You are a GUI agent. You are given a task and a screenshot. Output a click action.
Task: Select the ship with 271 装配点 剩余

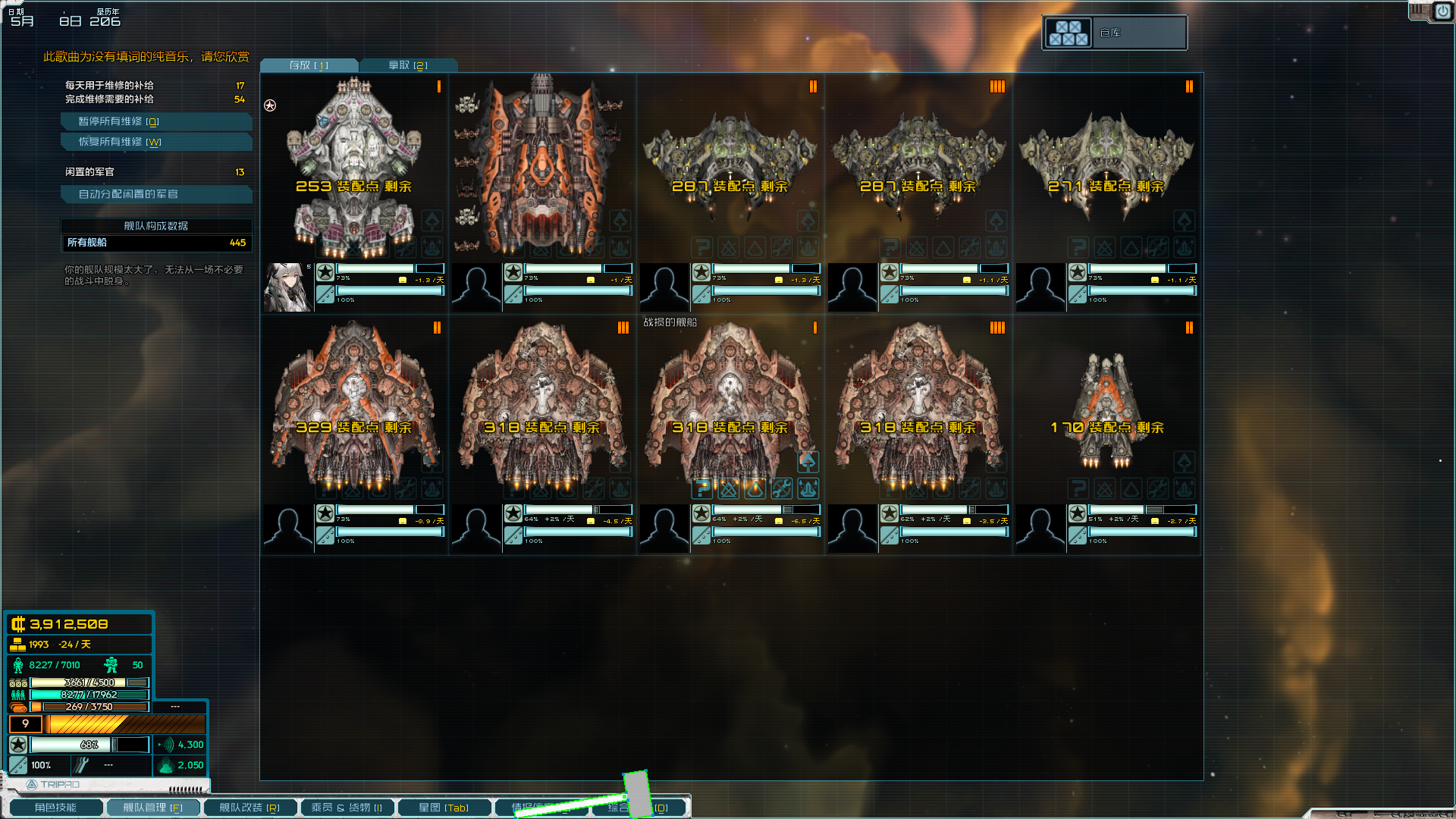pos(1106,167)
